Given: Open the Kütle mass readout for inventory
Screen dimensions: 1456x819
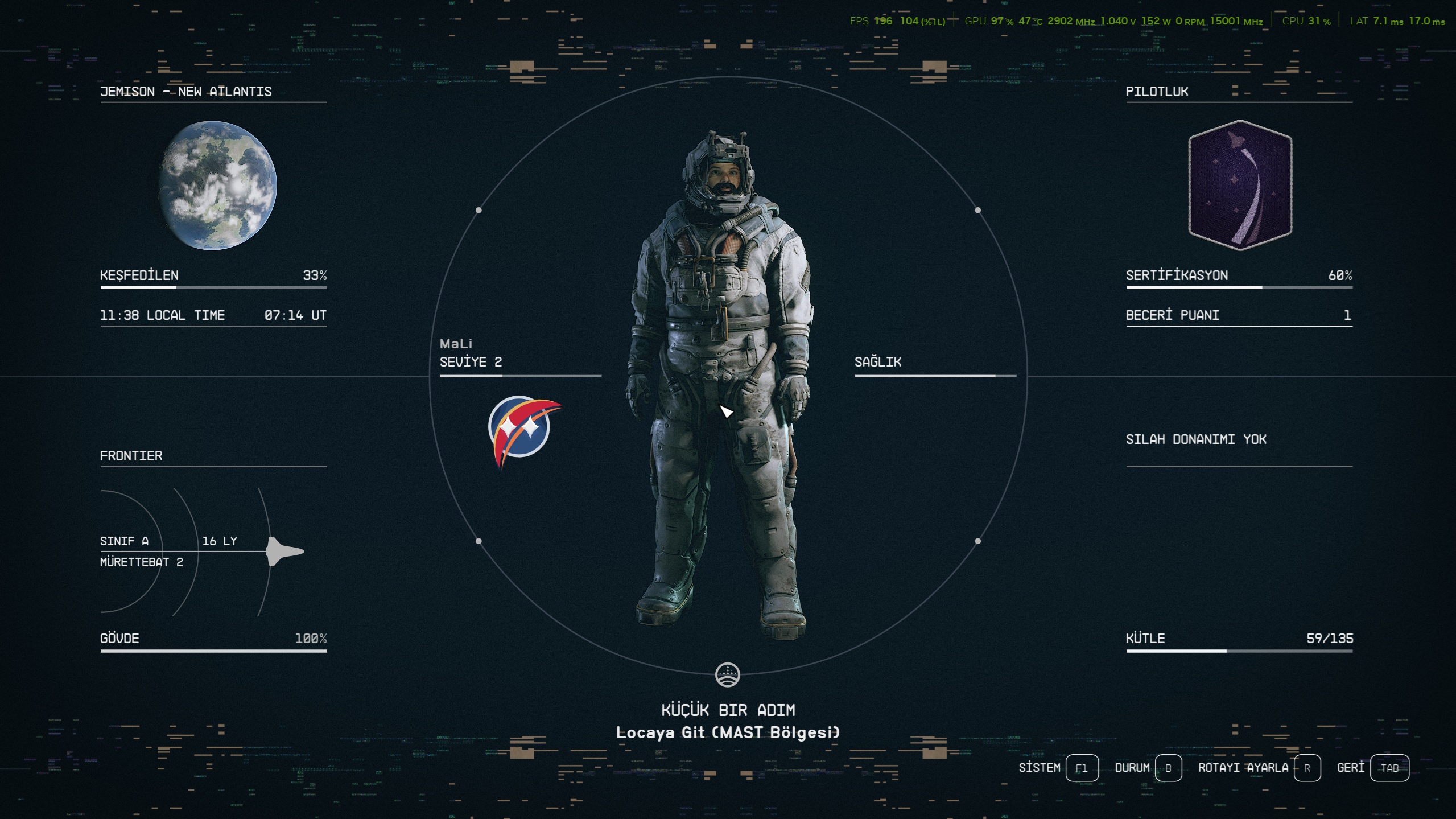Looking at the screenshot, I should [1239, 639].
